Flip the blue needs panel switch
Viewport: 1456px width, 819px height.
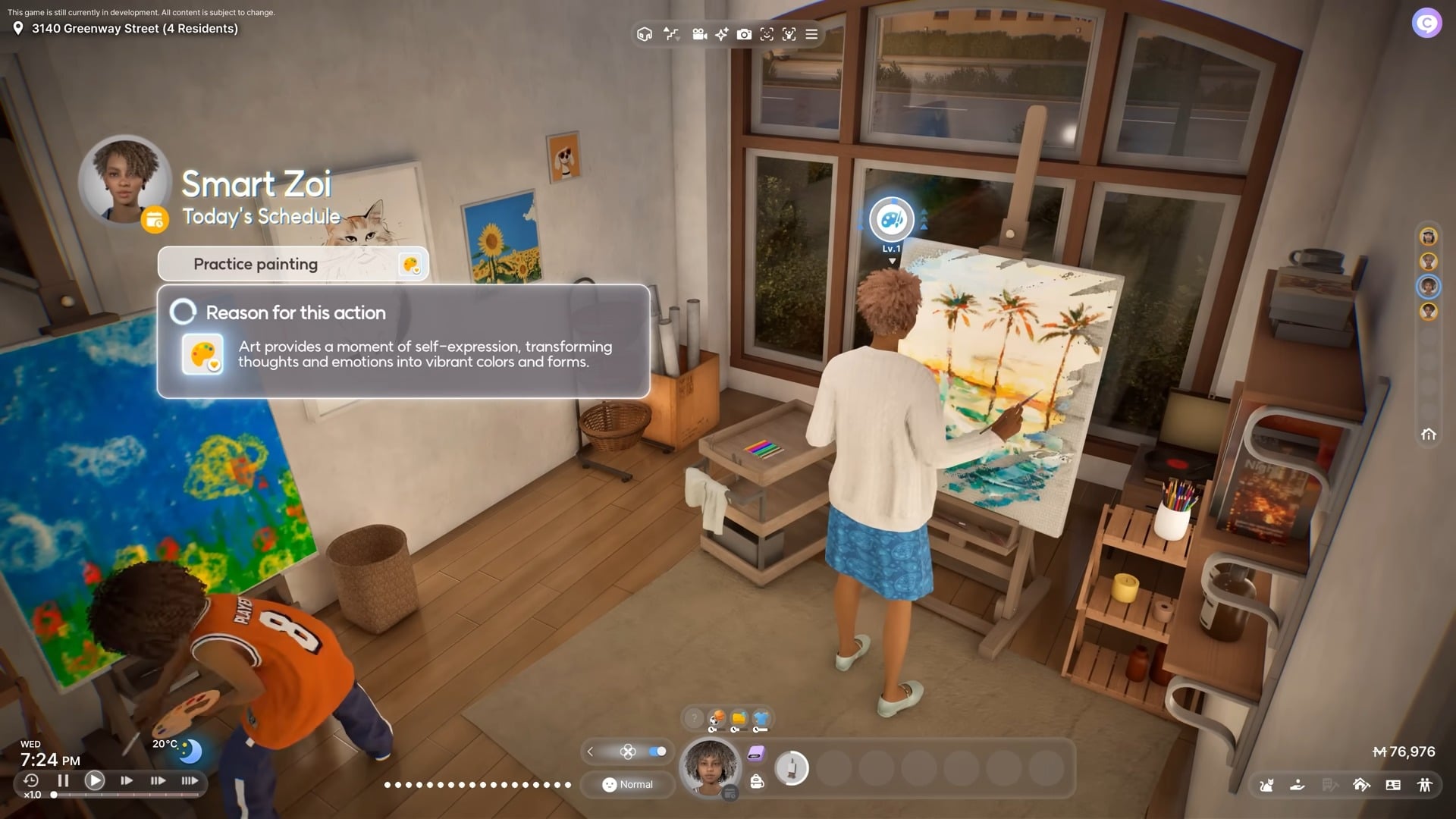coord(657,751)
